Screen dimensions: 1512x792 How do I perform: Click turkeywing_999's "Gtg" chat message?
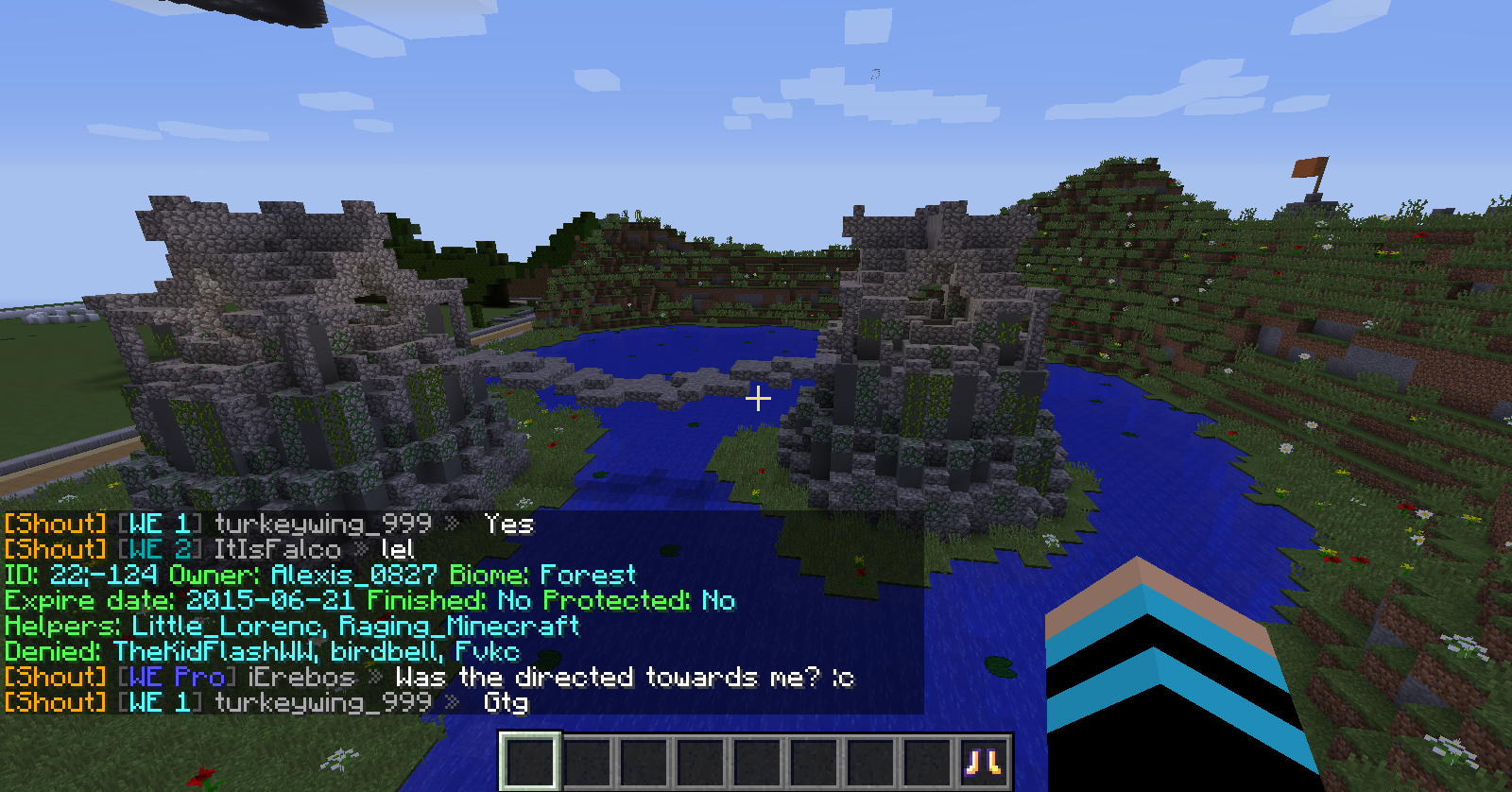click(506, 703)
